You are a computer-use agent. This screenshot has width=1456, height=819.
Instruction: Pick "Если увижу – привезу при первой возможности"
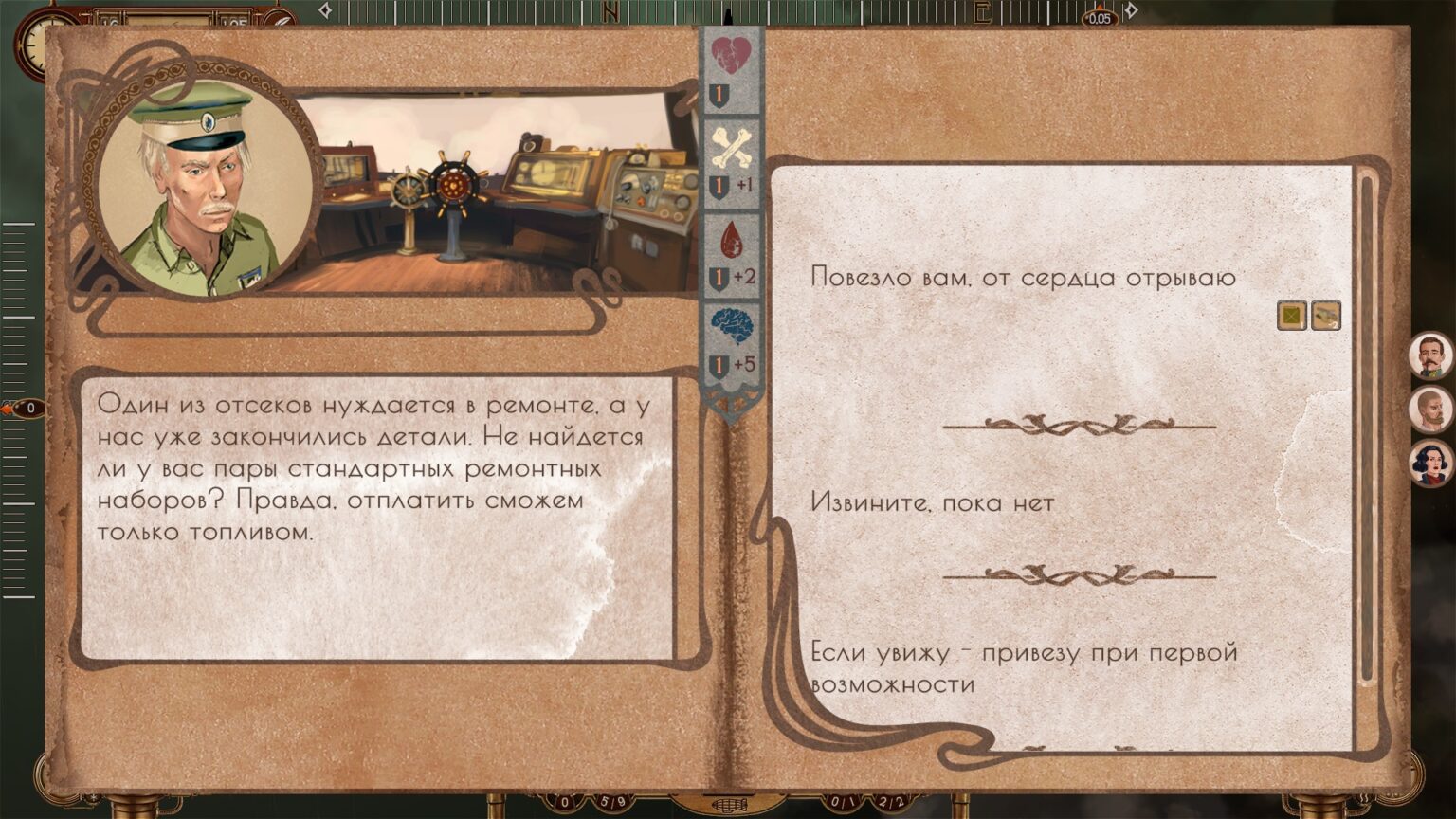[1024, 667]
